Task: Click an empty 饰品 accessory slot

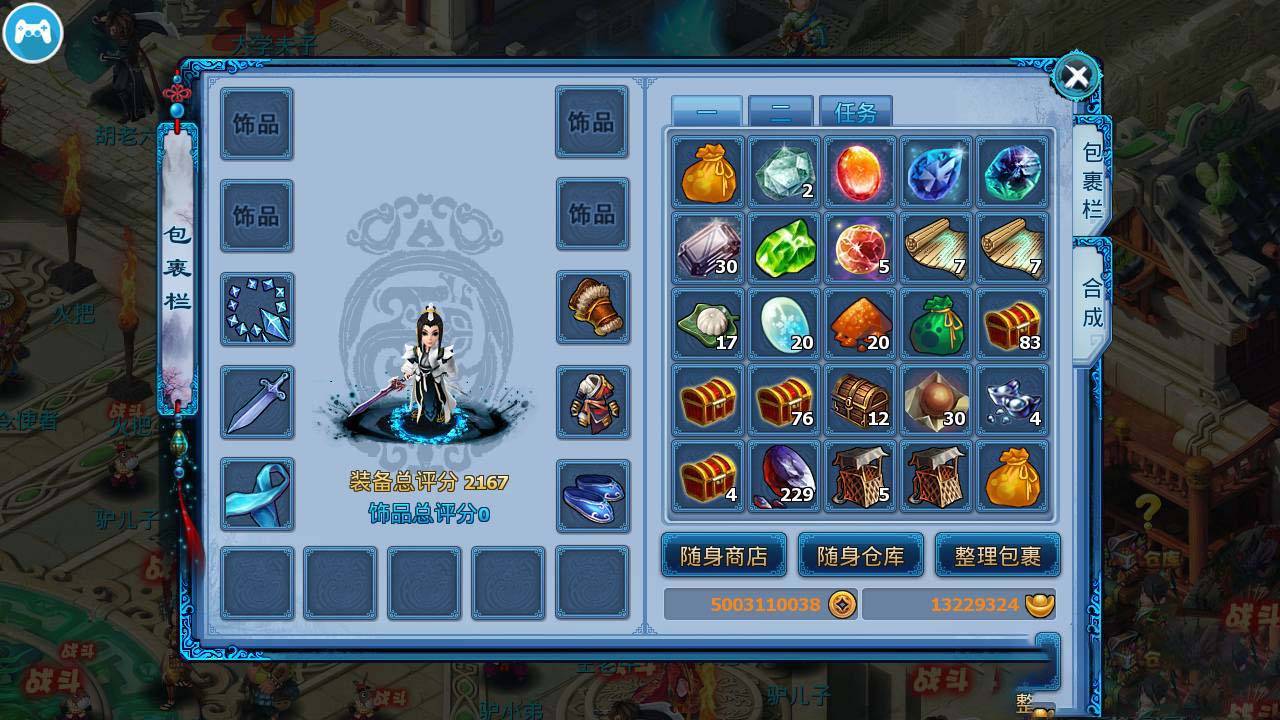Action: click(257, 122)
